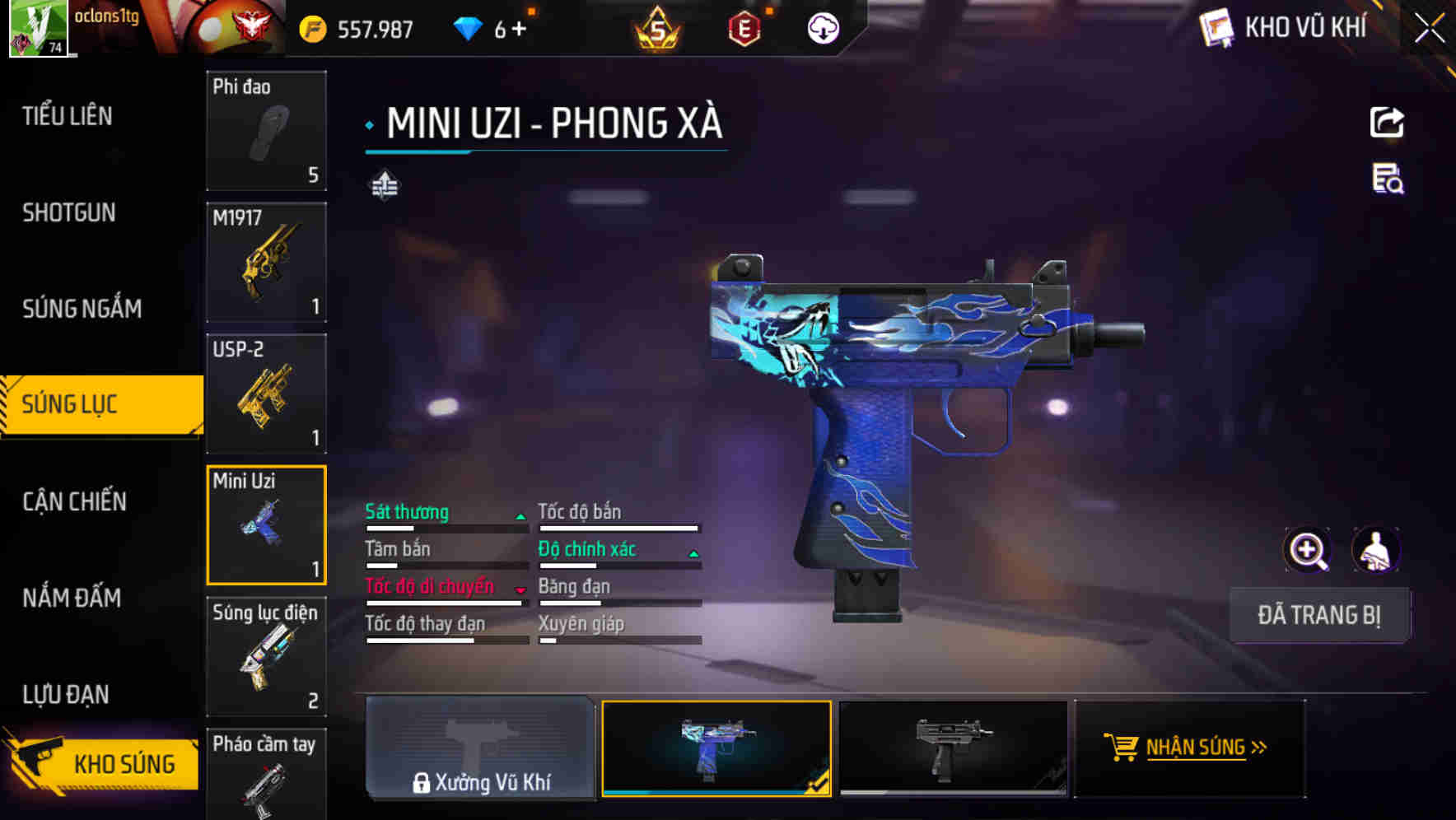1456x820 pixels.
Task: Share the Mini Uzi - Phong Xà skin
Action: click(1387, 122)
